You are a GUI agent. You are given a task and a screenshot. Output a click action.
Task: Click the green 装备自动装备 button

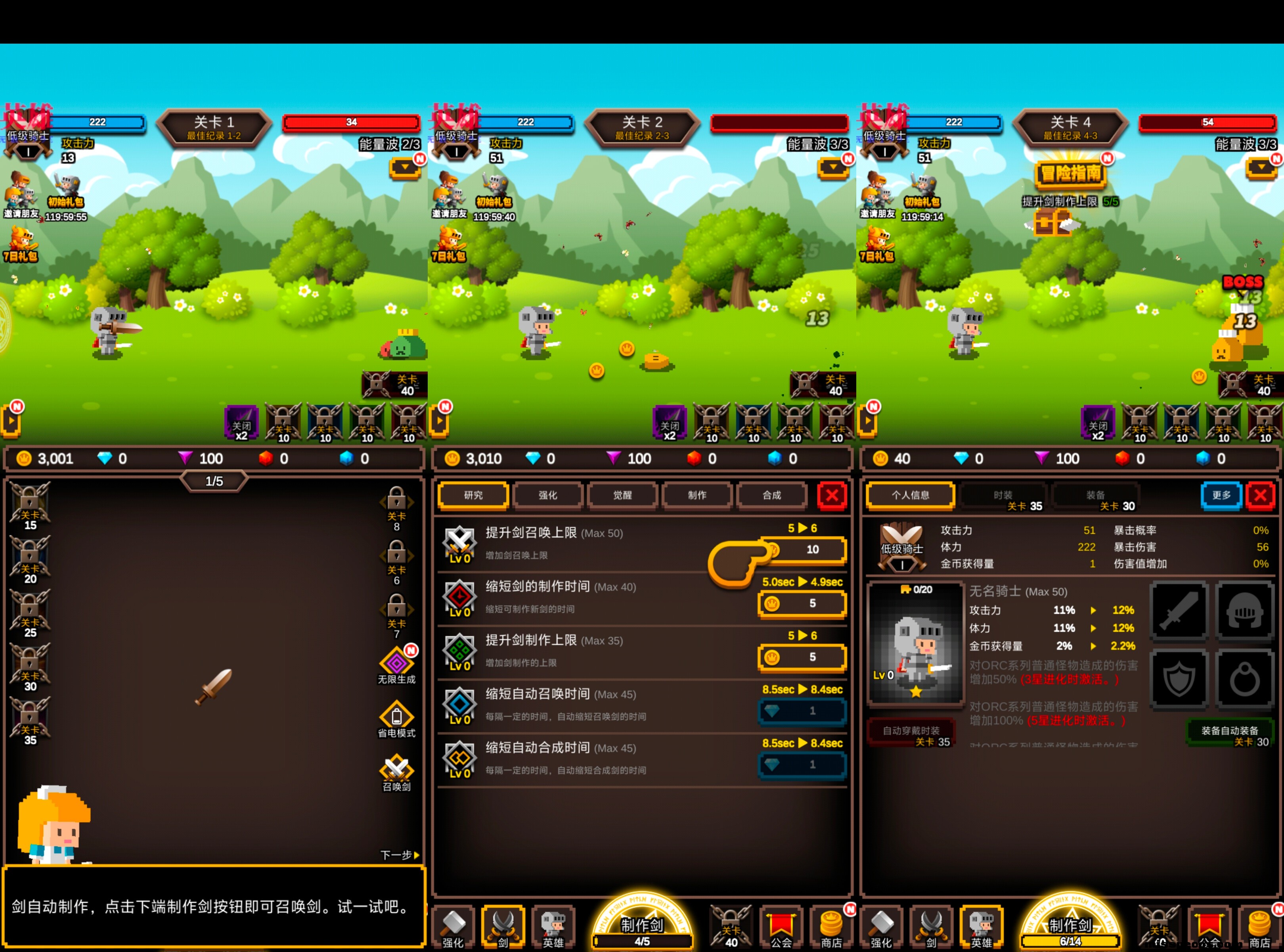click(1229, 733)
